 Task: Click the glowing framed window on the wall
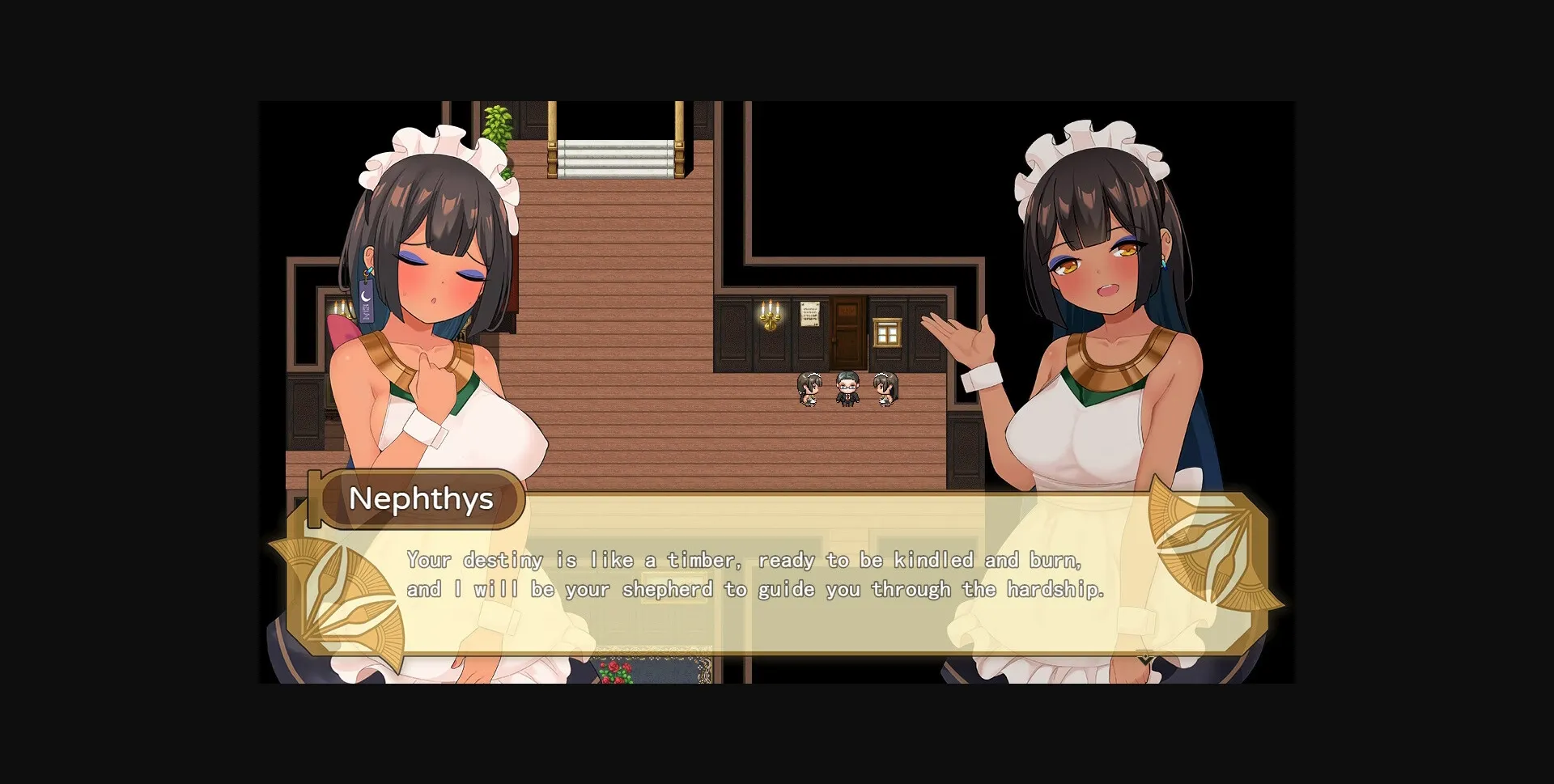[x=888, y=330]
